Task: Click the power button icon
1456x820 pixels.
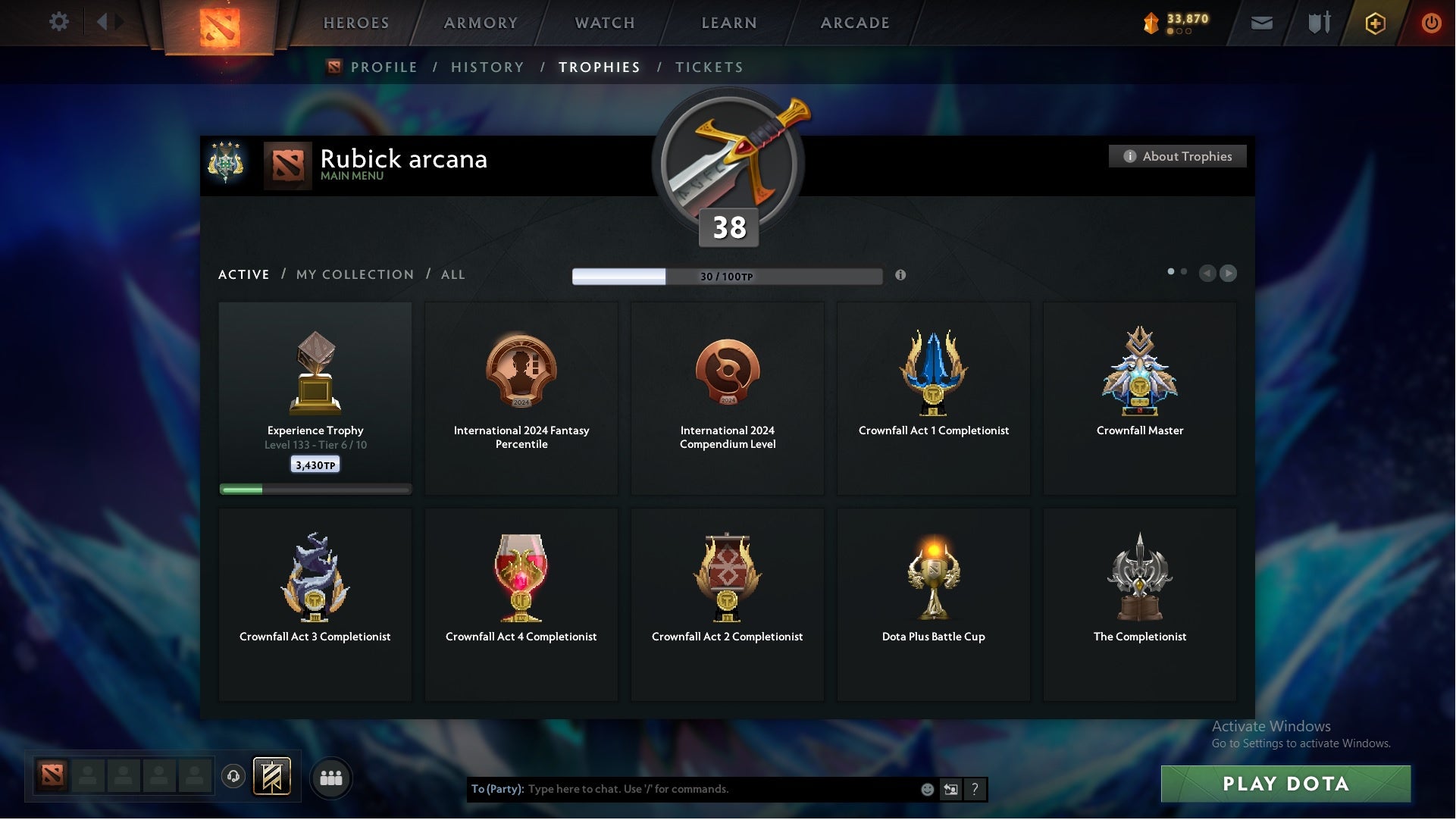Action: click(x=1432, y=23)
